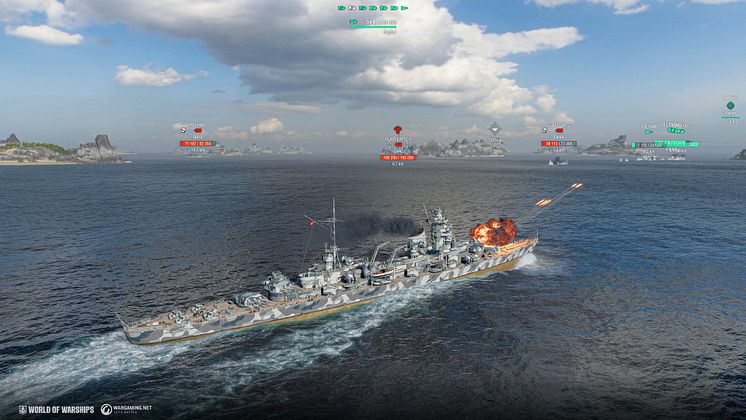This screenshot has height=420, width=746.
Task: Click the World of Warships logo
Action: tap(55, 409)
